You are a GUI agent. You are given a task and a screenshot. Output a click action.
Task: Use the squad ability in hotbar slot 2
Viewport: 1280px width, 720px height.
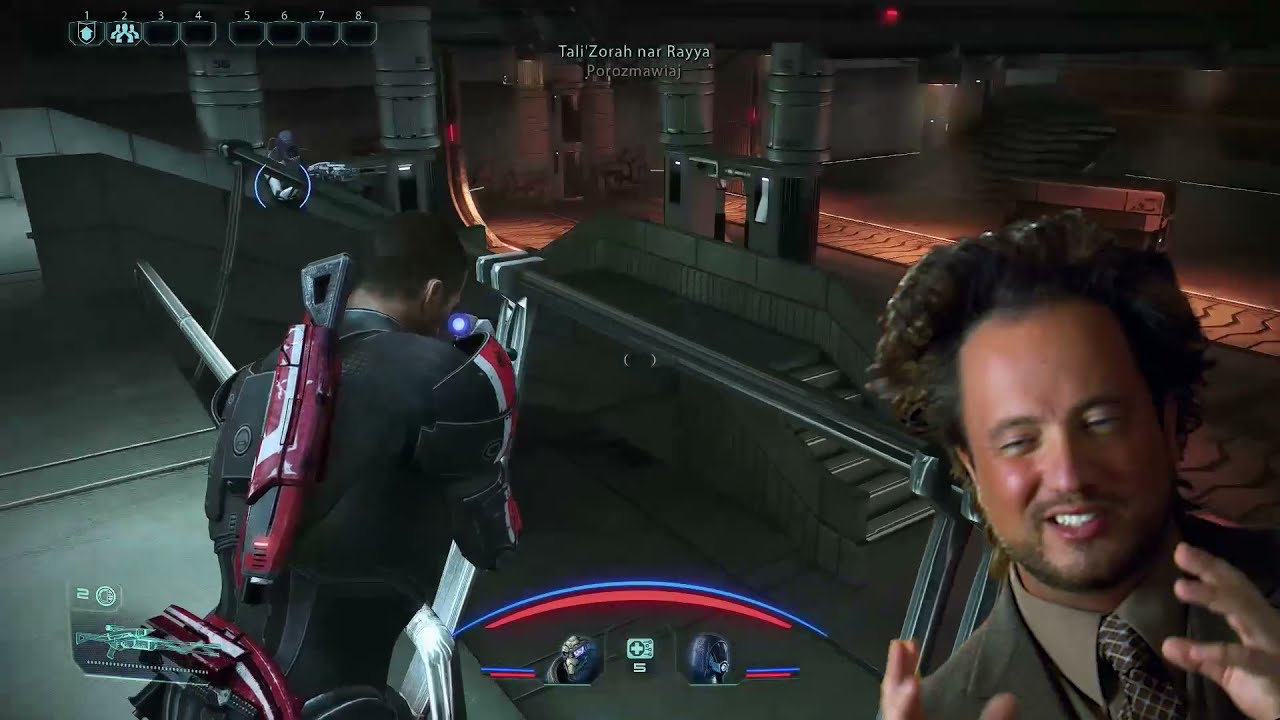tap(124, 33)
